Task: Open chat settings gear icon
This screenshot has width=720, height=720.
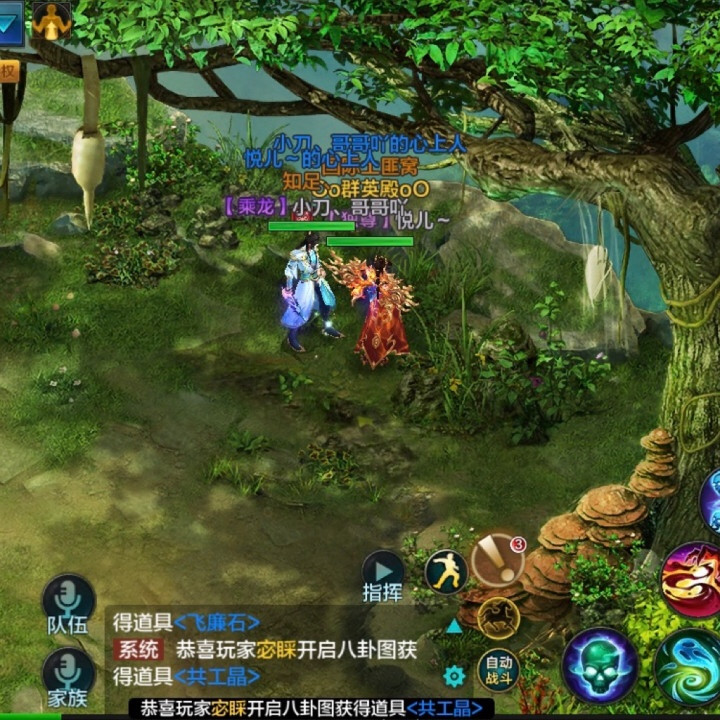Action: tap(454, 676)
